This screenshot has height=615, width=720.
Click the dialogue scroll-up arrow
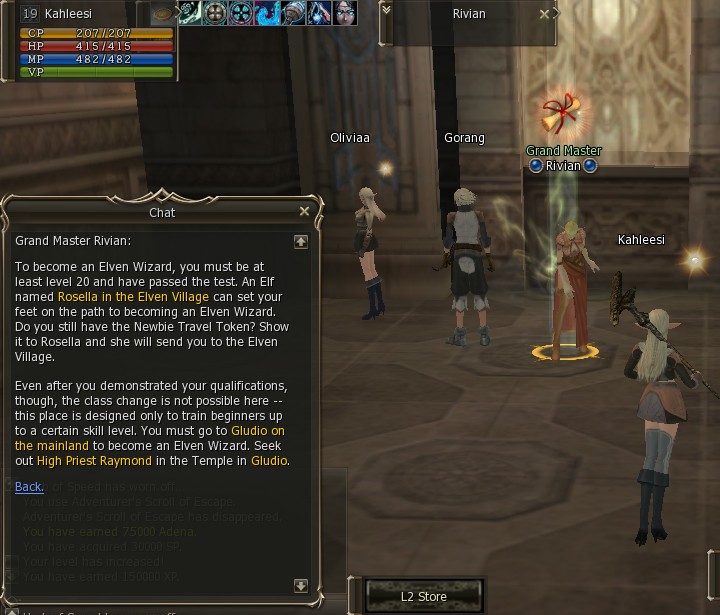300,242
